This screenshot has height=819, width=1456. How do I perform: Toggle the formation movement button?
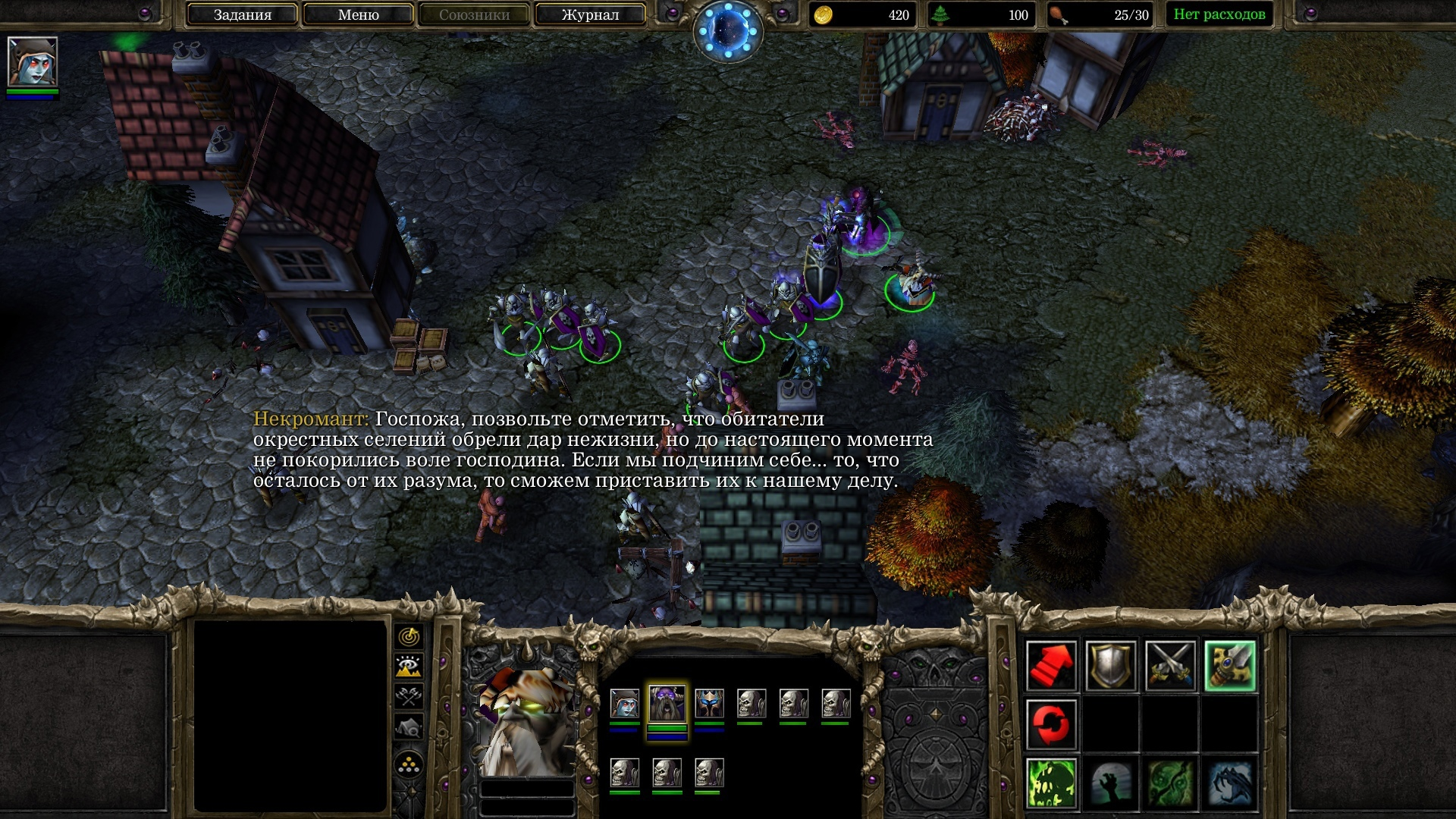tap(409, 764)
